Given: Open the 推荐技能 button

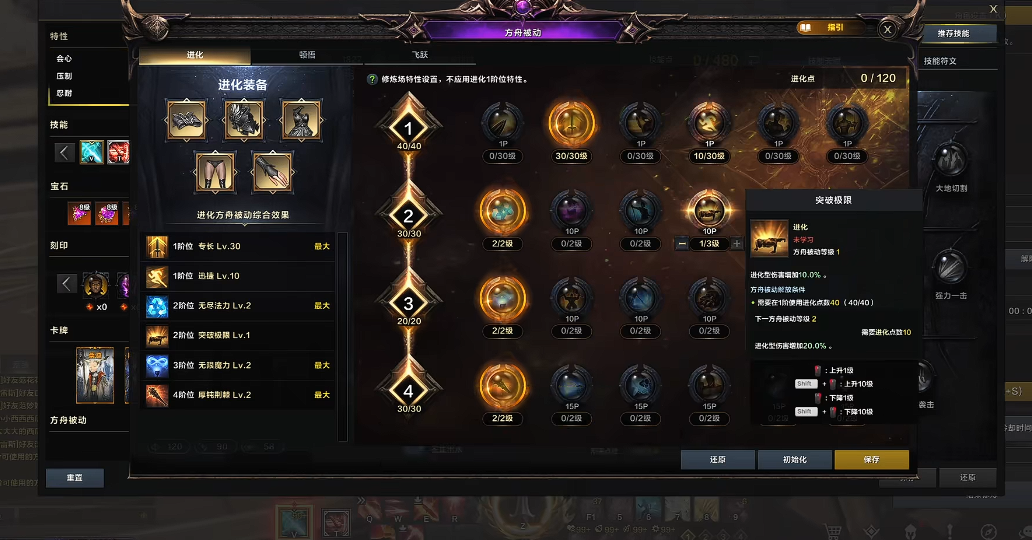Looking at the screenshot, I should pyautogui.click(x=959, y=34).
